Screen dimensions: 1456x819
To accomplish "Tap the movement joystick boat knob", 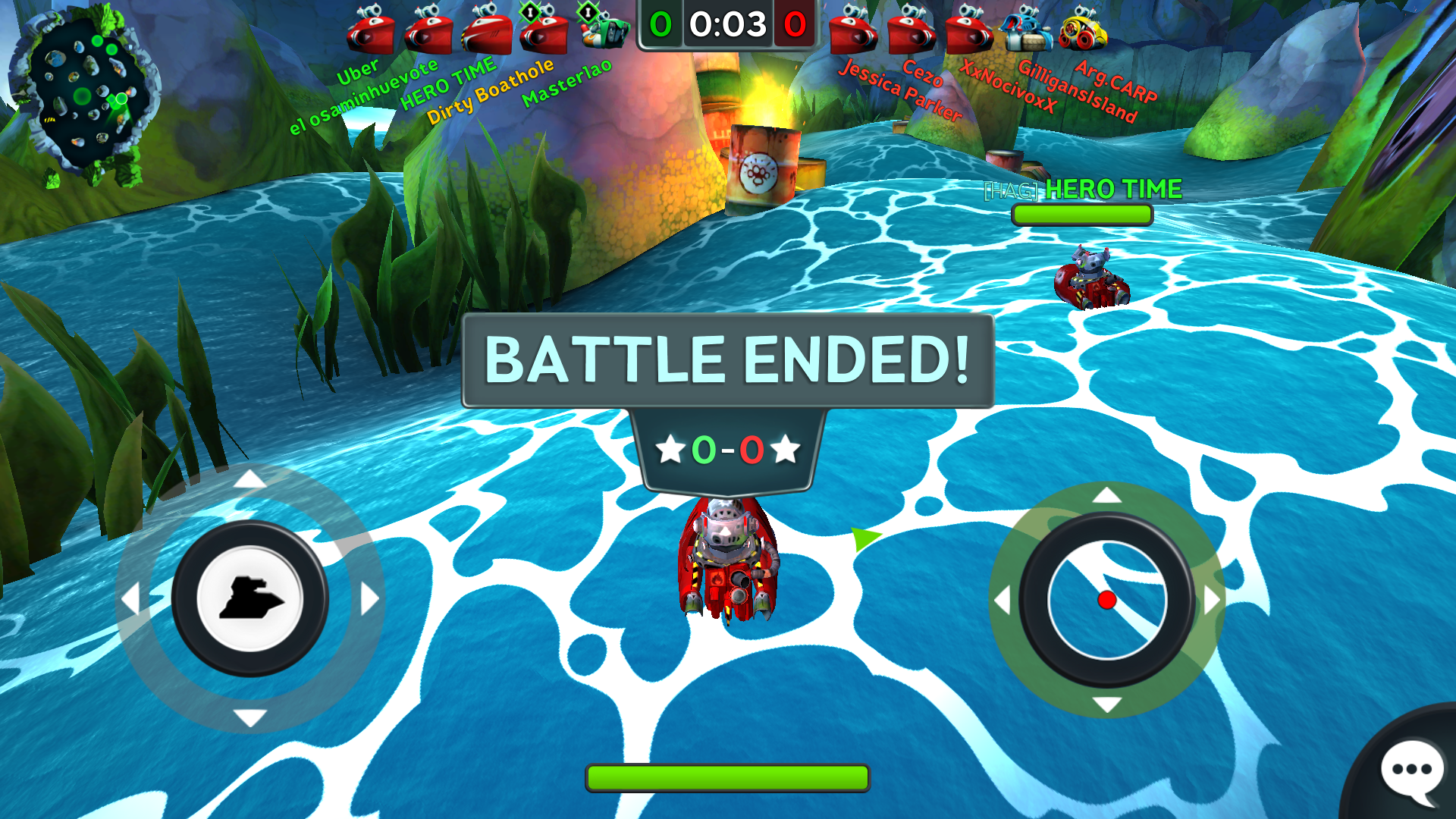I will tap(249, 598).
